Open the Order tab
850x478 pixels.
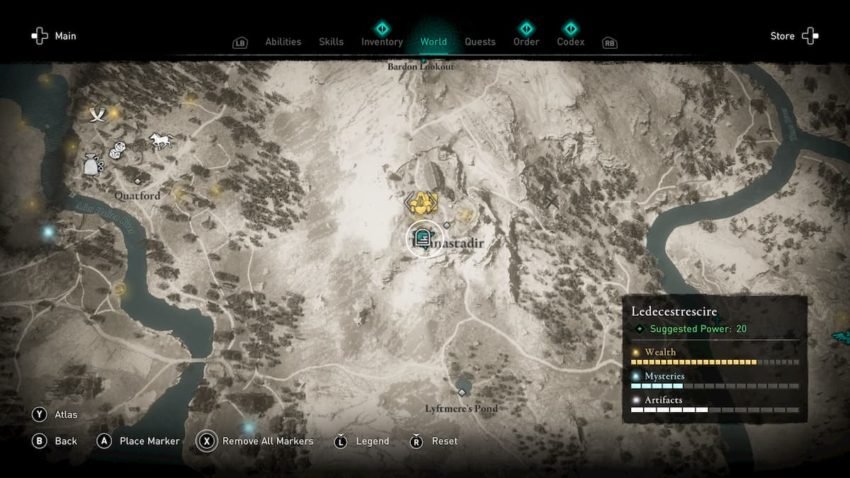pos(526,42)
